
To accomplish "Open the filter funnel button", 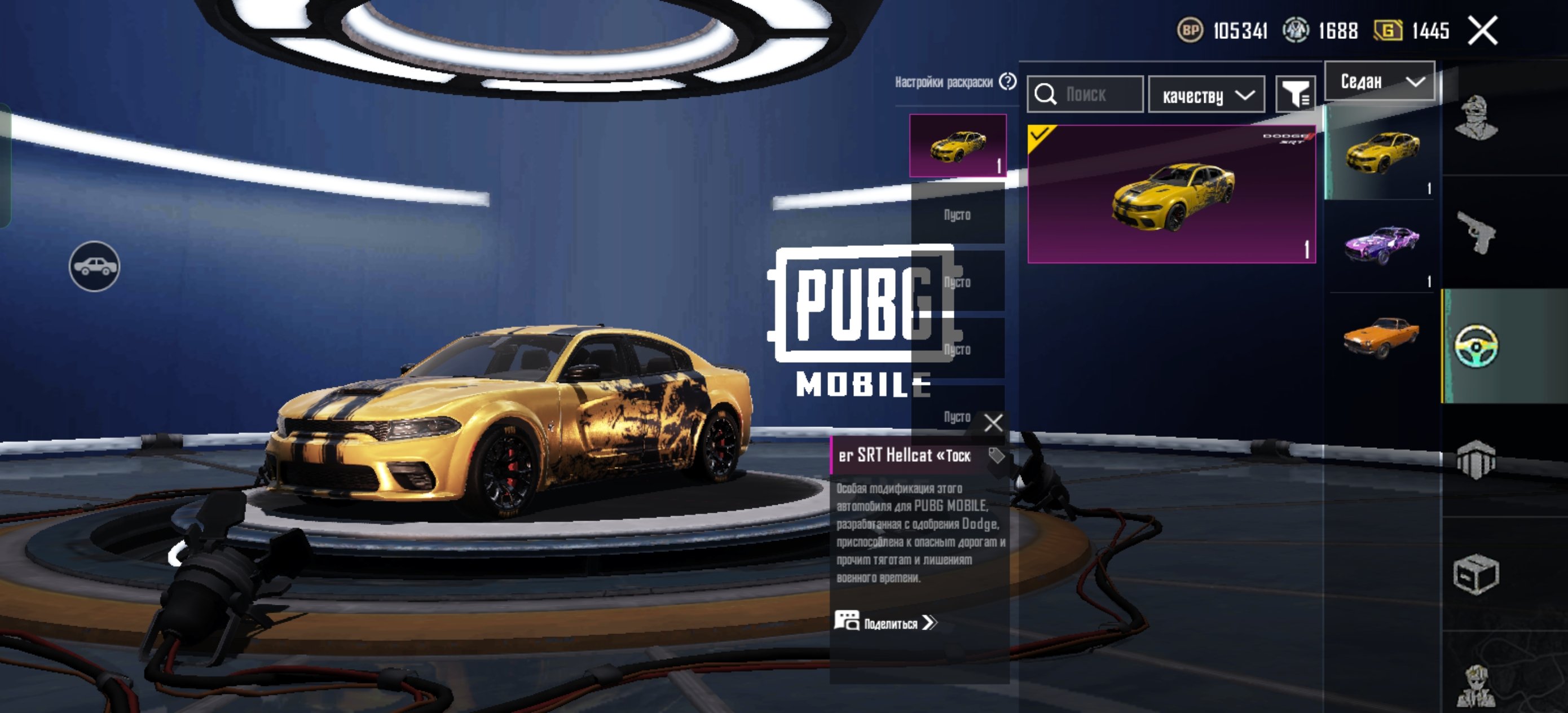I will [1296, 94].
